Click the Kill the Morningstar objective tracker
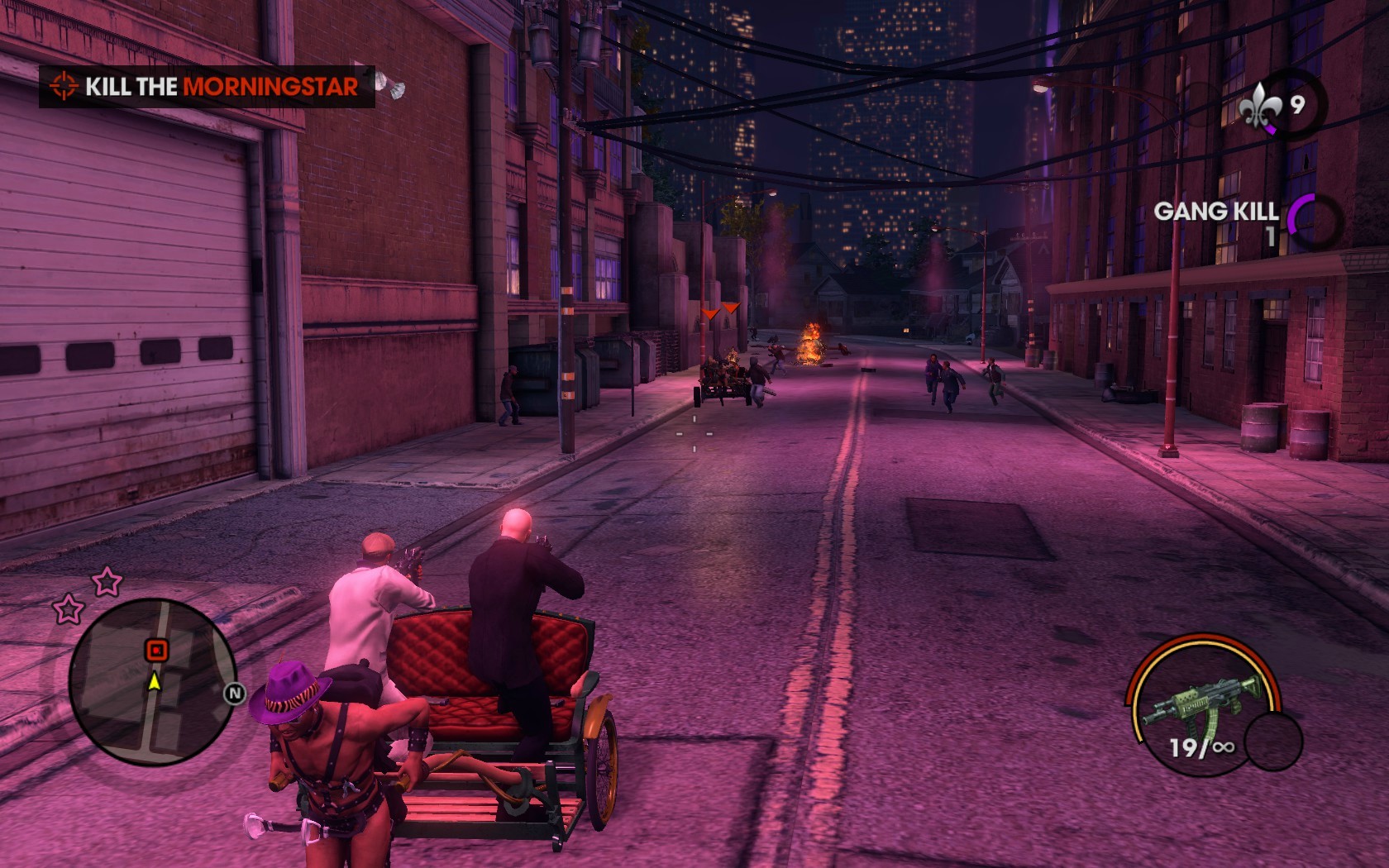This screenshot has width=1389, height=868. [x=207, y=87]
